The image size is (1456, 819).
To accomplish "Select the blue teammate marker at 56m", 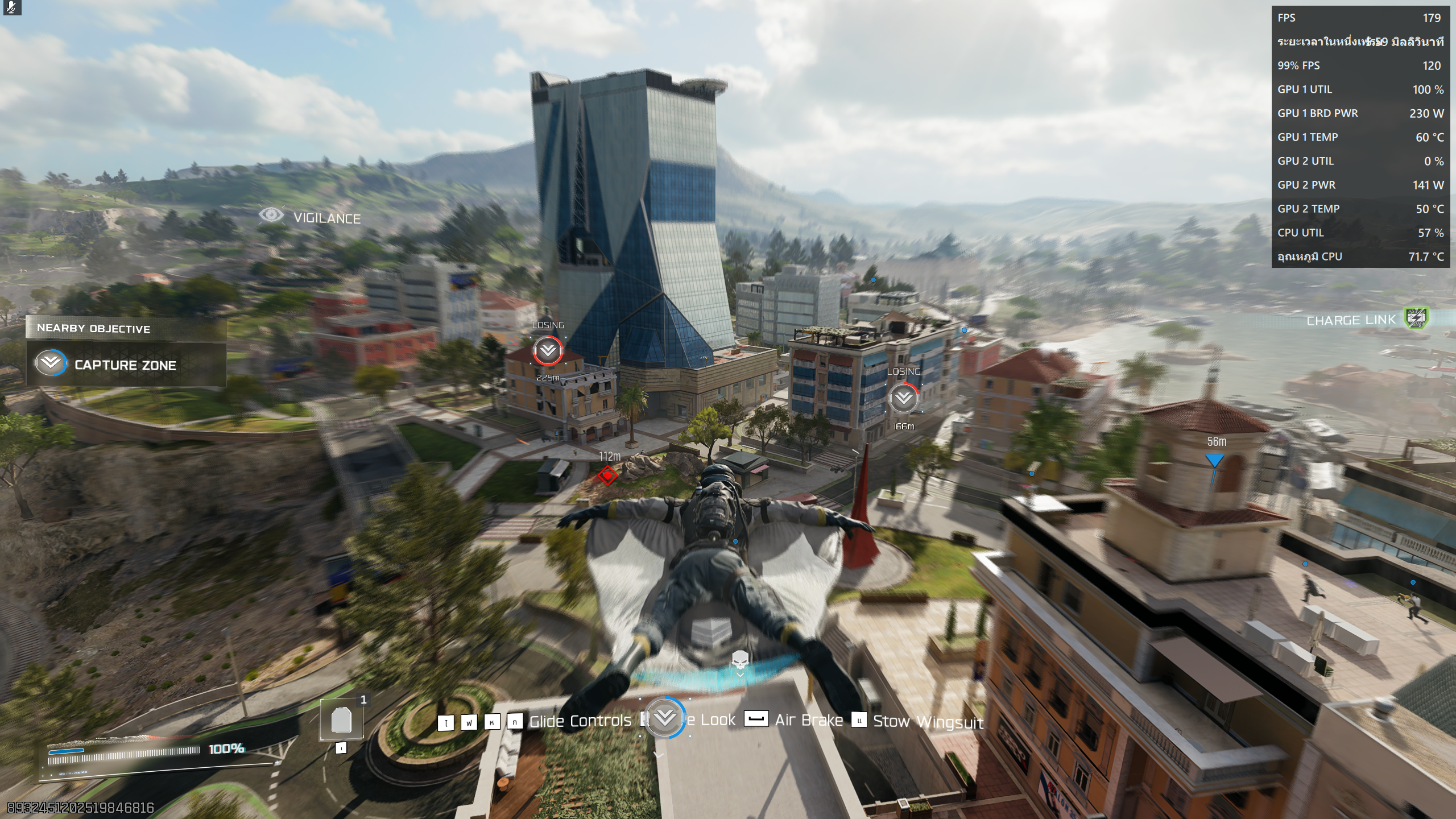I will [x=1214, y=461].
